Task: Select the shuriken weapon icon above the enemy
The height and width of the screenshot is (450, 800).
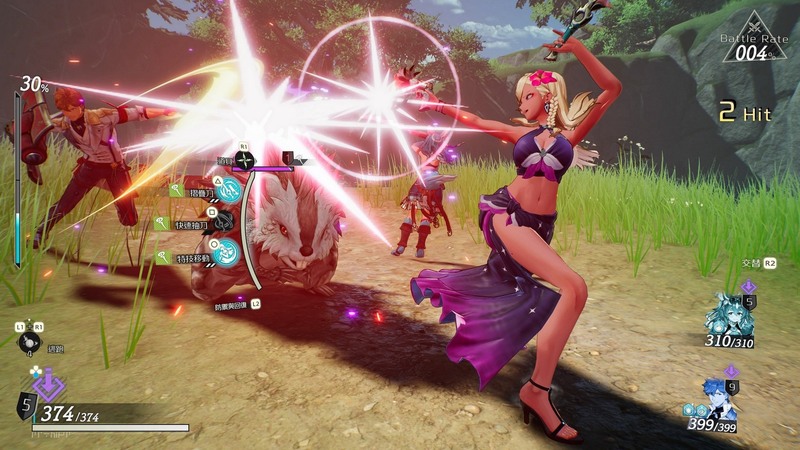Action: (x=243, y=159)
